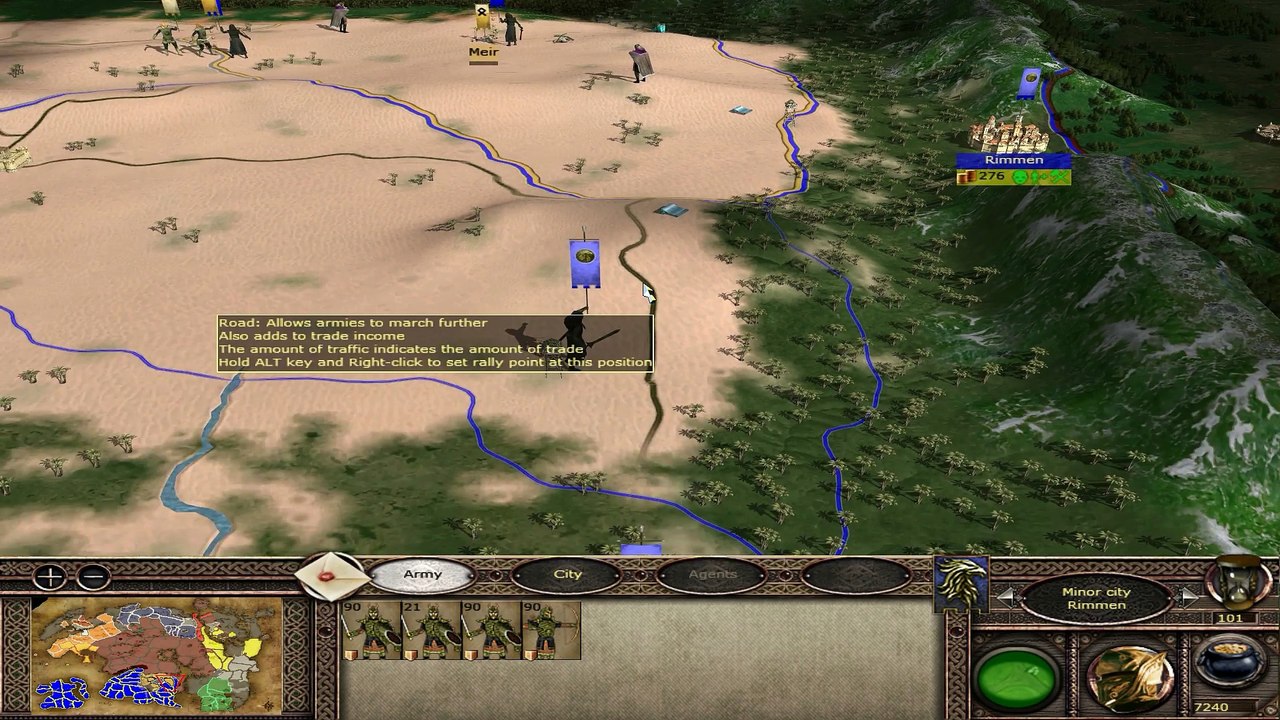The width and height of the screenshot is (1280, 720).
Task: Select the swordsman unit card with 21 men
Action: [430, 631]
